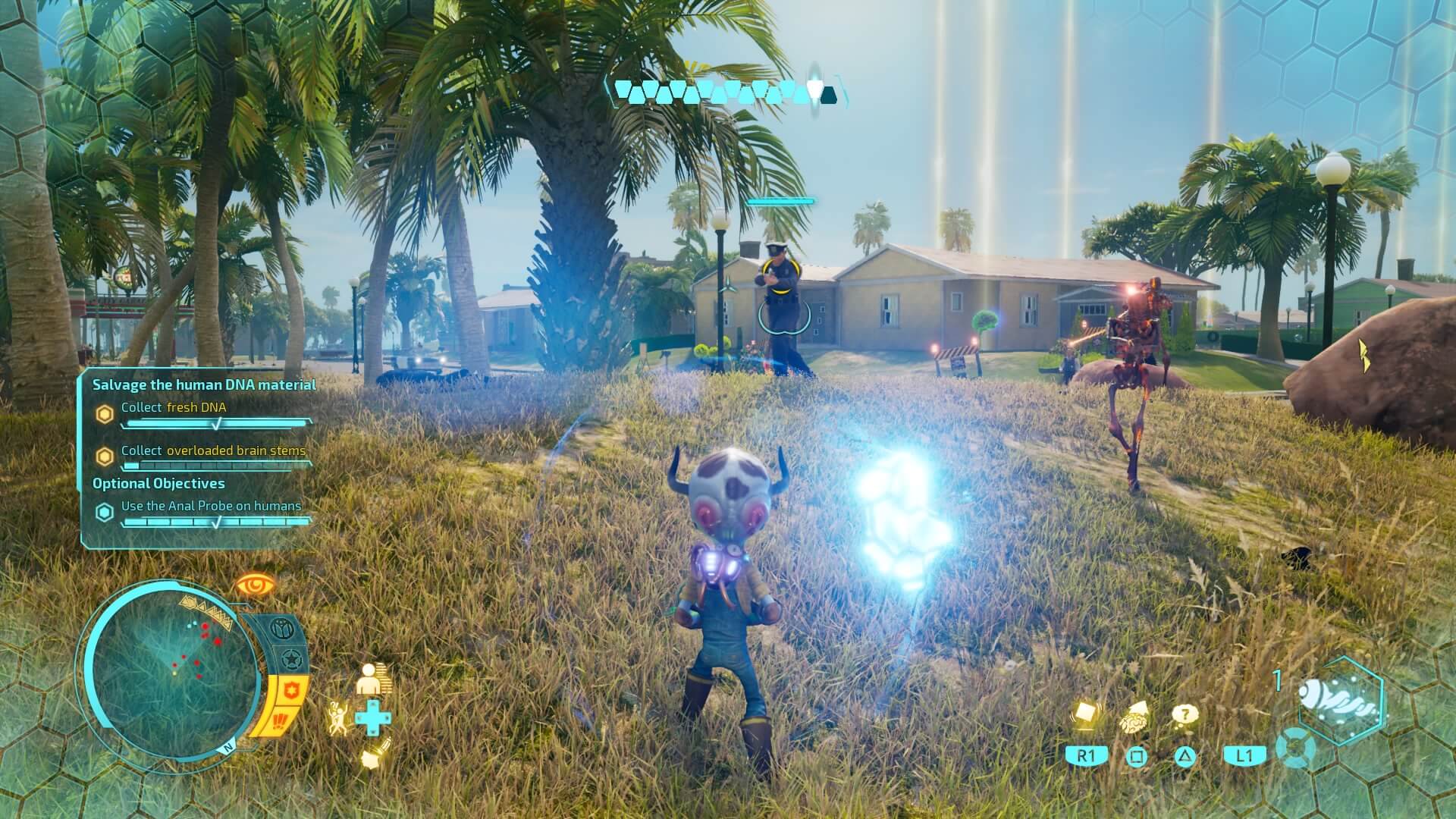This screenshot has width=1456, height=819.
Task: Trigger the dancing humans distract ability
Action: pyautogui.click(x=338, y=717)
